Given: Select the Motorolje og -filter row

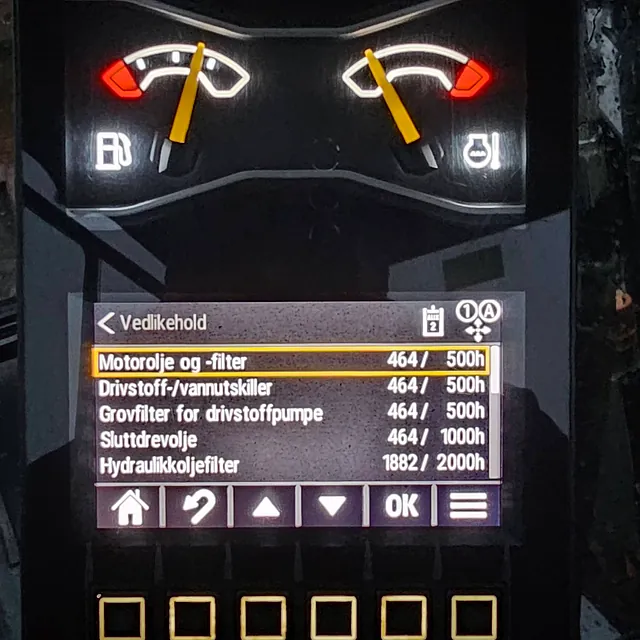Looking at the screenshot, I should point(290,360).
